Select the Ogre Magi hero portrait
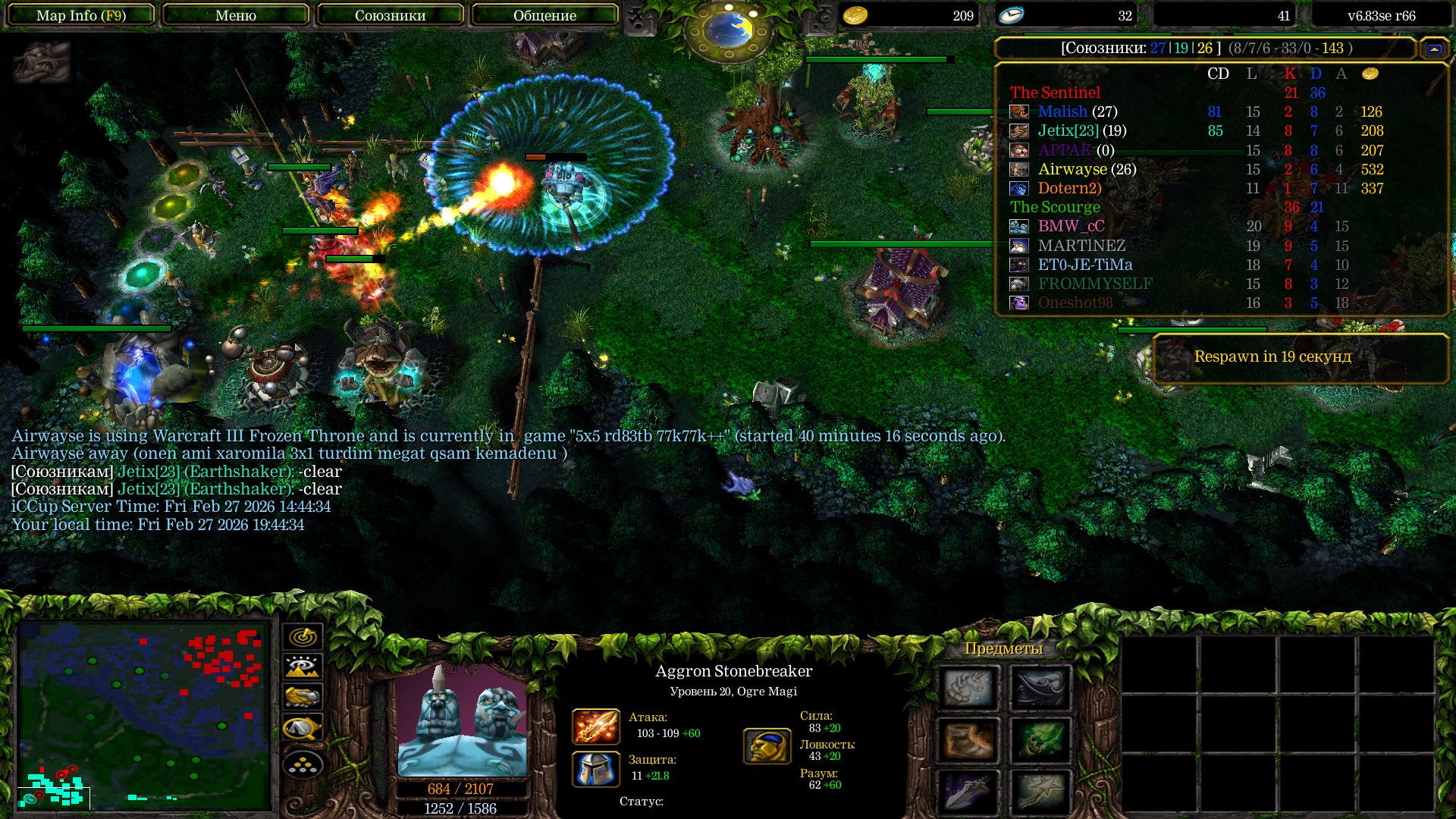Image resolution: width=1456 pixels, height=819 pixels. pyautogui.click(x=462, y=721)
